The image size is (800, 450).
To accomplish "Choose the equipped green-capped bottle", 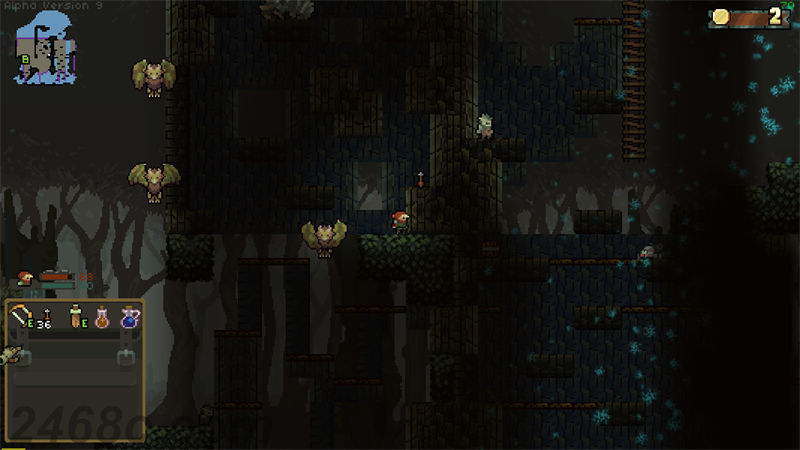I will pos(76,318).
